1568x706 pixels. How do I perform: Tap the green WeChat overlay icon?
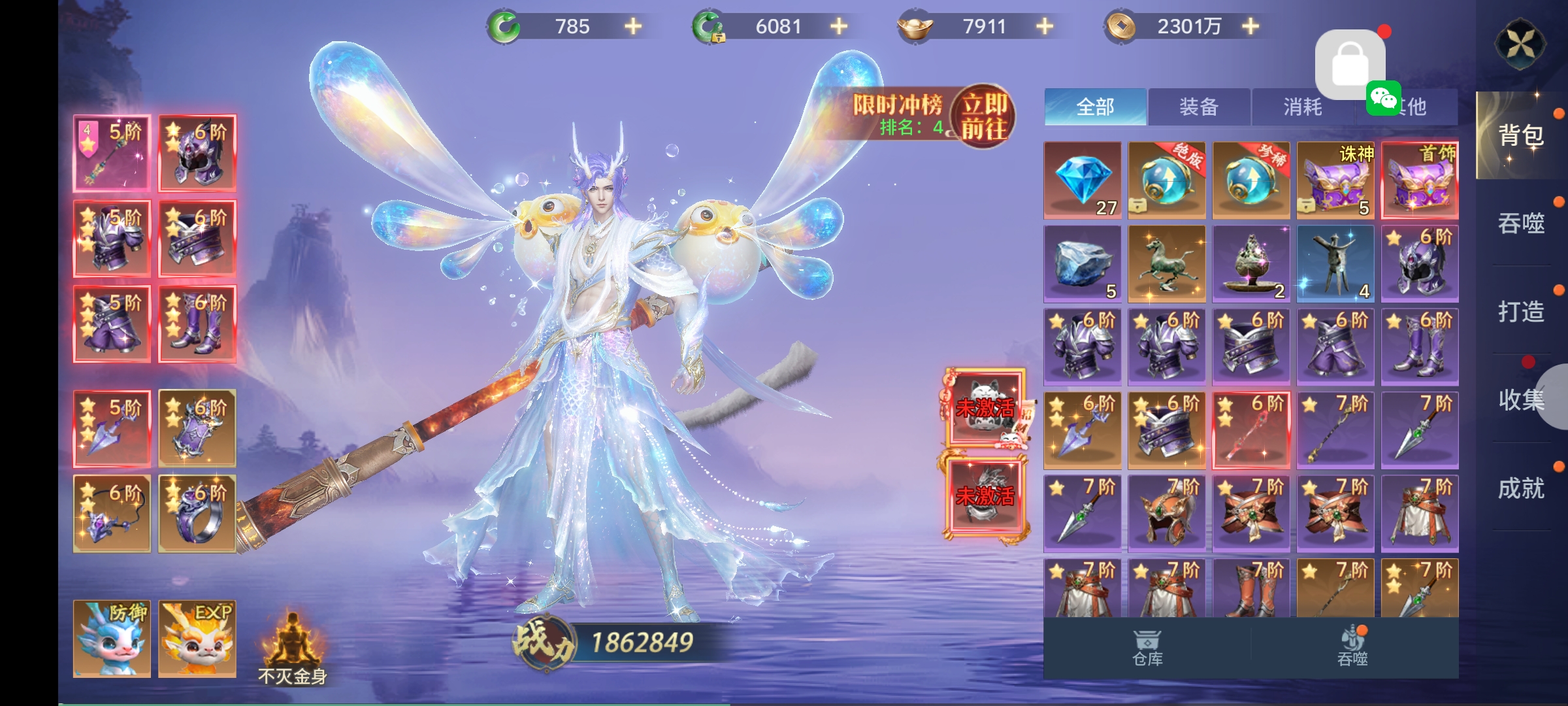(x=1384, y=99)
